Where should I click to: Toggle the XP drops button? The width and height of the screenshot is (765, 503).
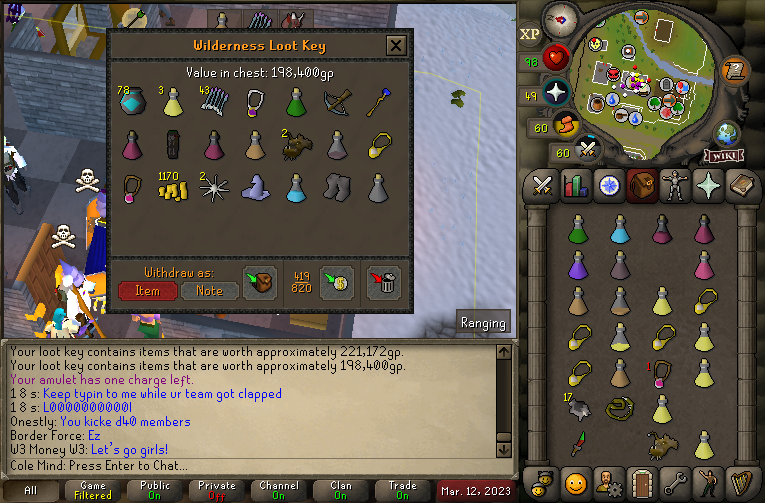(x=529, y=34)
